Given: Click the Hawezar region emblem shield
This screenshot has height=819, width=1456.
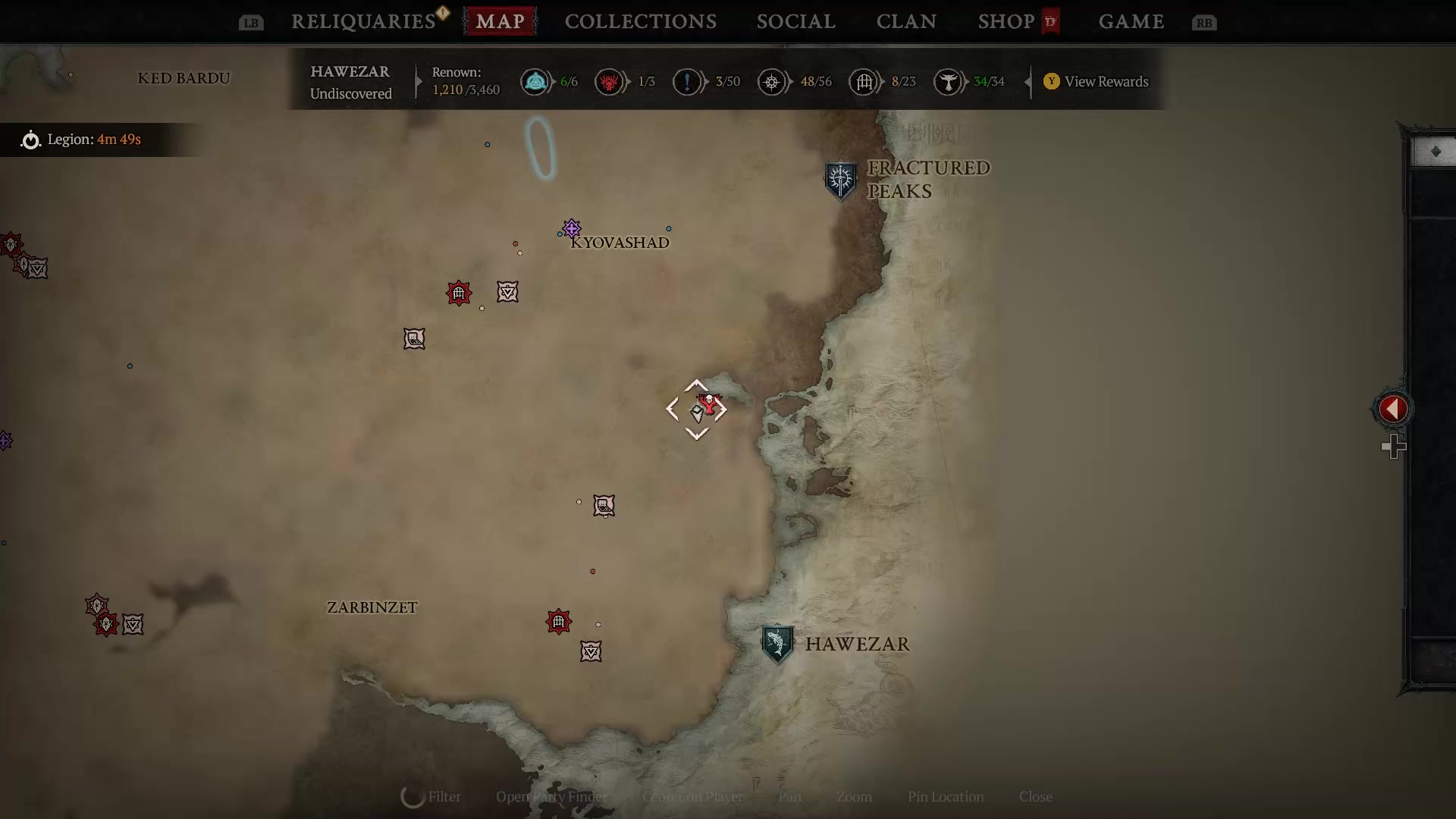Looking at the screenshot, I should (x=777, y=643).
